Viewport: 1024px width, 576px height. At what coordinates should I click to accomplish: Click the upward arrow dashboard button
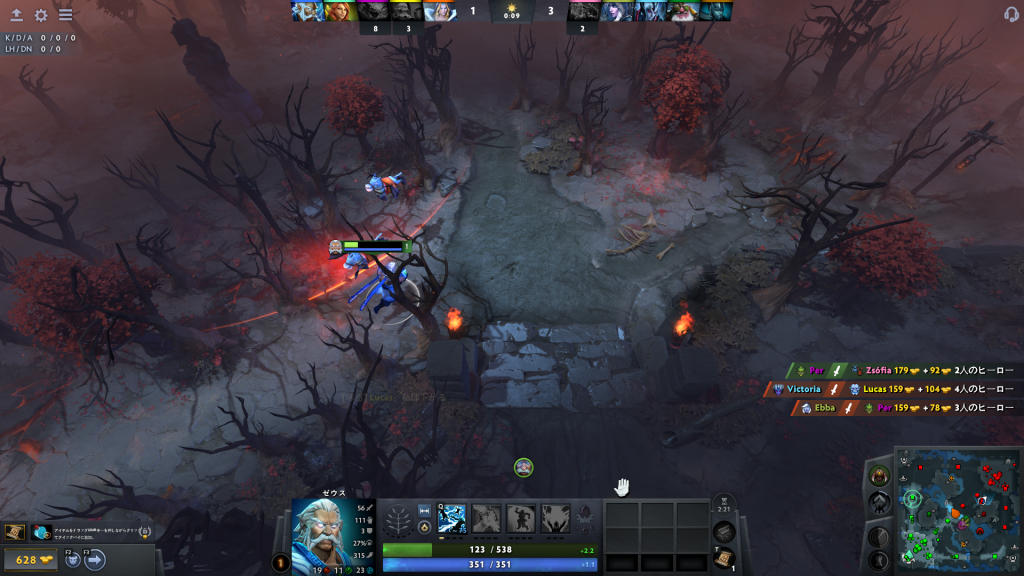coord(16,15)
